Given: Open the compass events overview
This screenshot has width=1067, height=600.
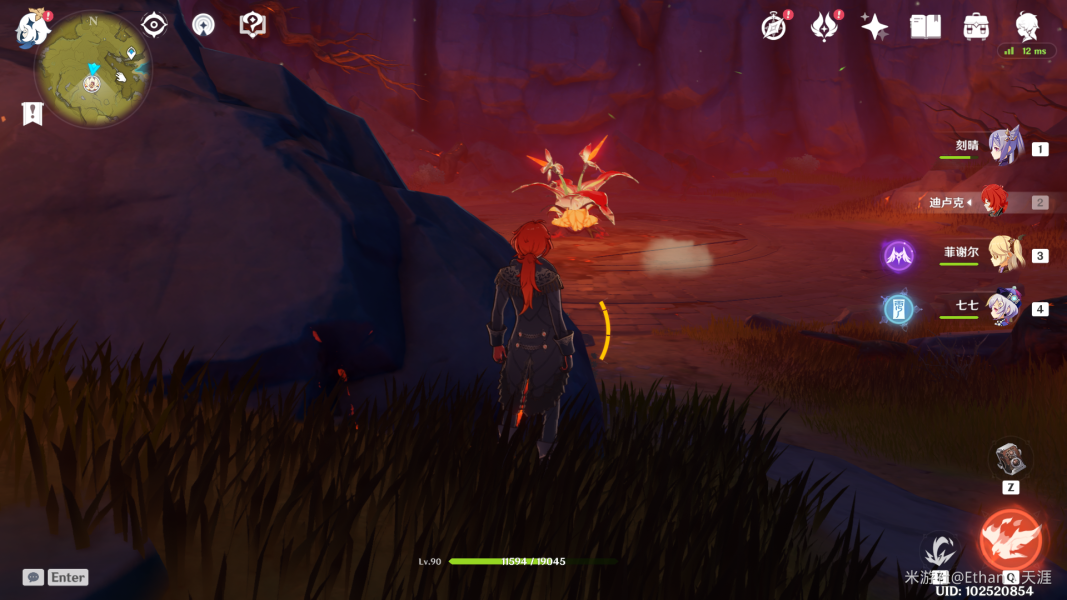Looking at the screenshot, I should [774, 28].
